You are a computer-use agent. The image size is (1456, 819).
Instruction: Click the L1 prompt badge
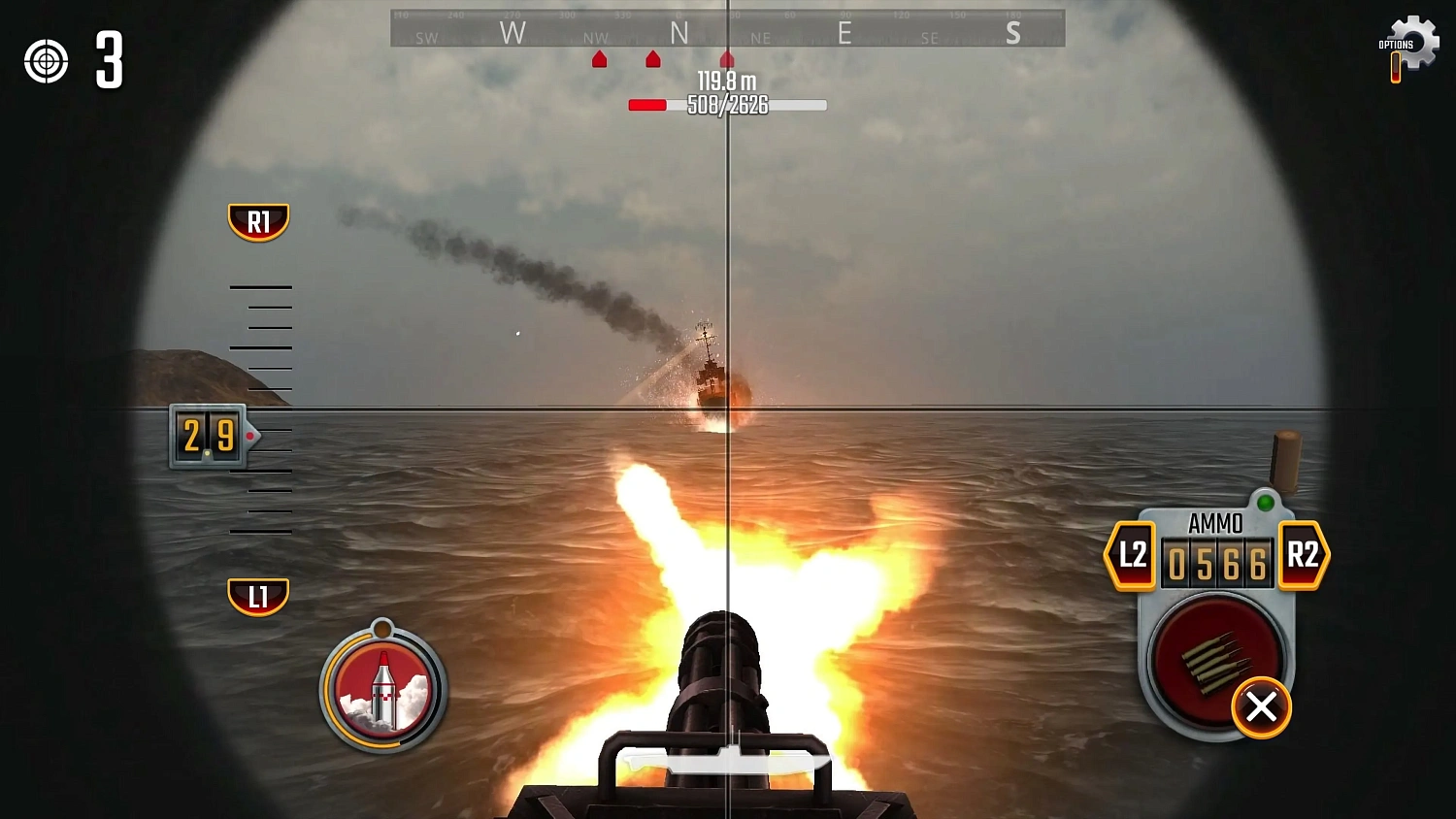258,598
